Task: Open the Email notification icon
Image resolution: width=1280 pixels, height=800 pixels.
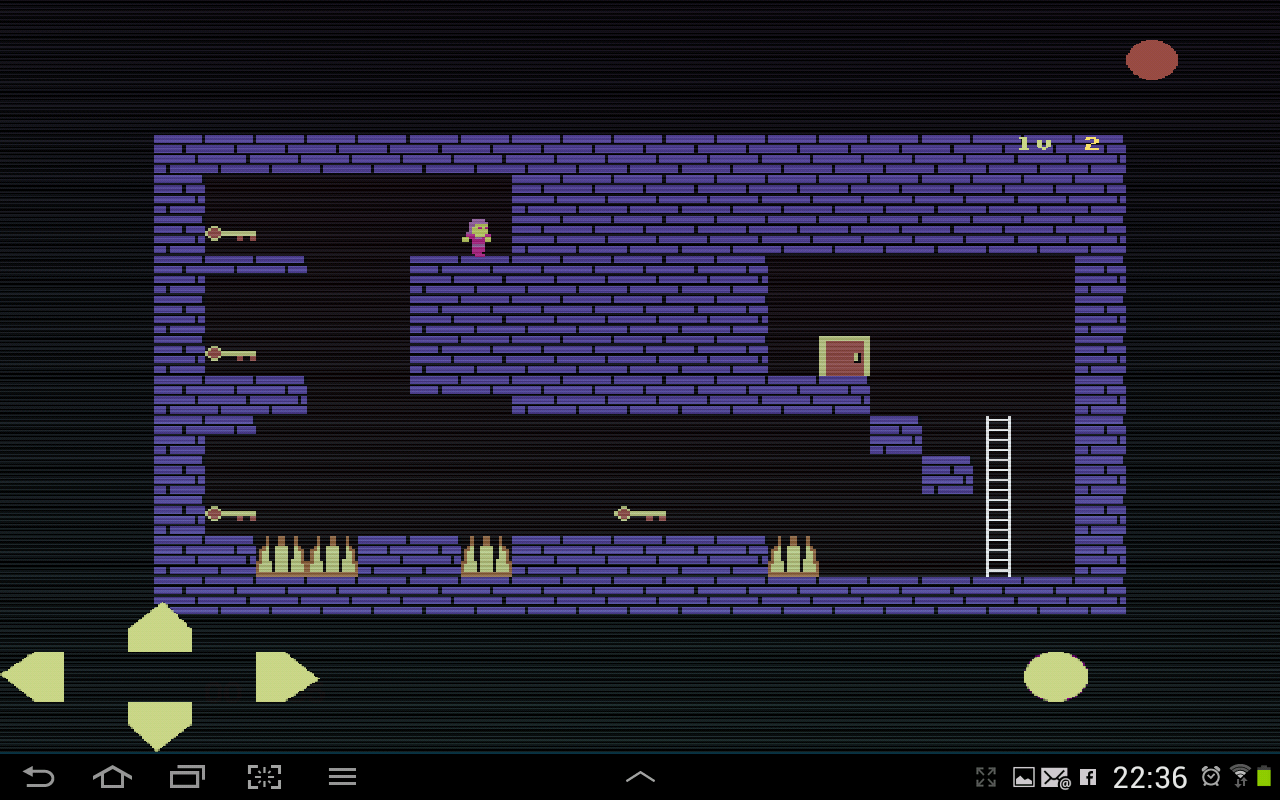Action: (1055, 776)
